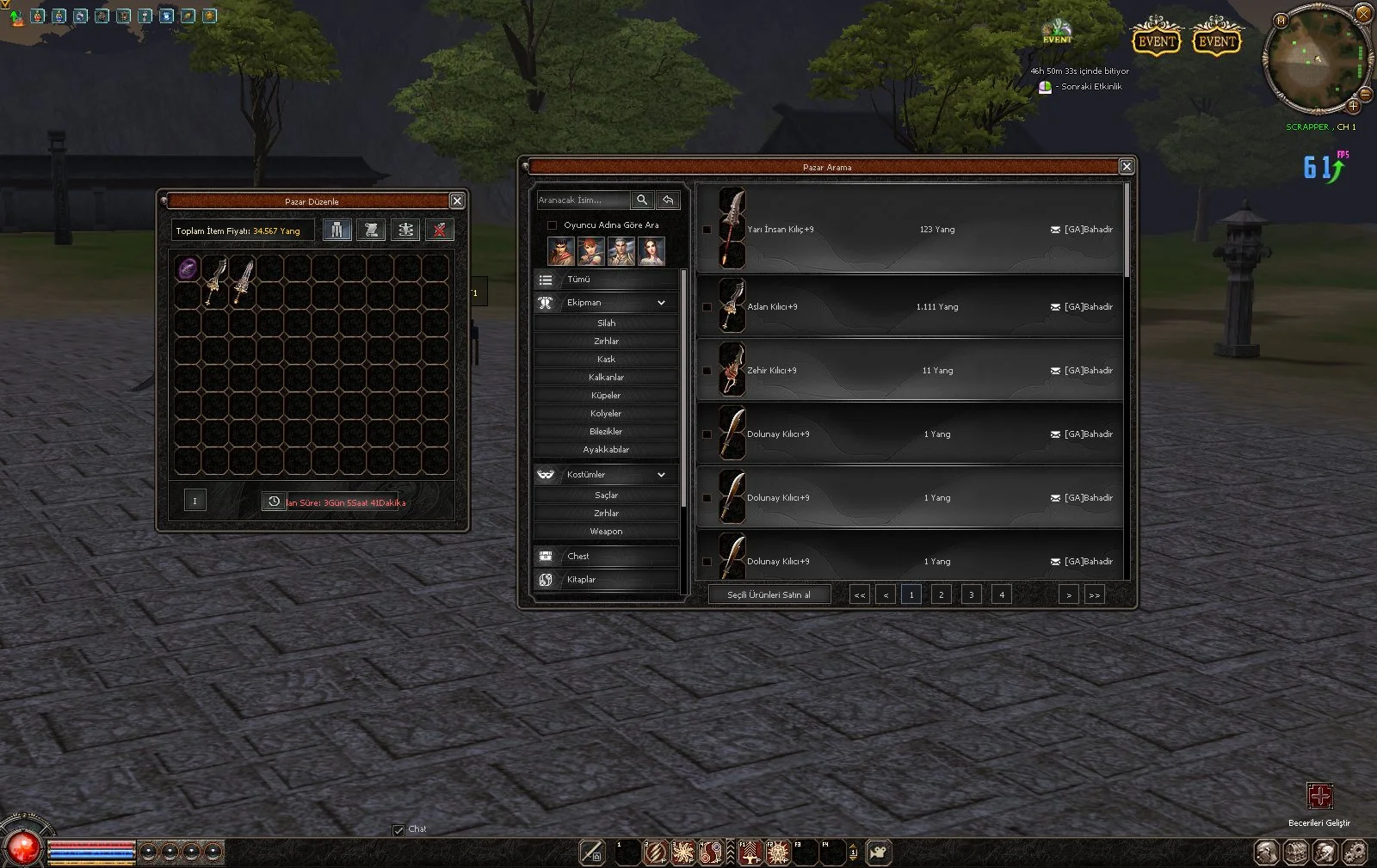Jump to the last results page
The image size is (1377, 868).
pos(1094,594)
